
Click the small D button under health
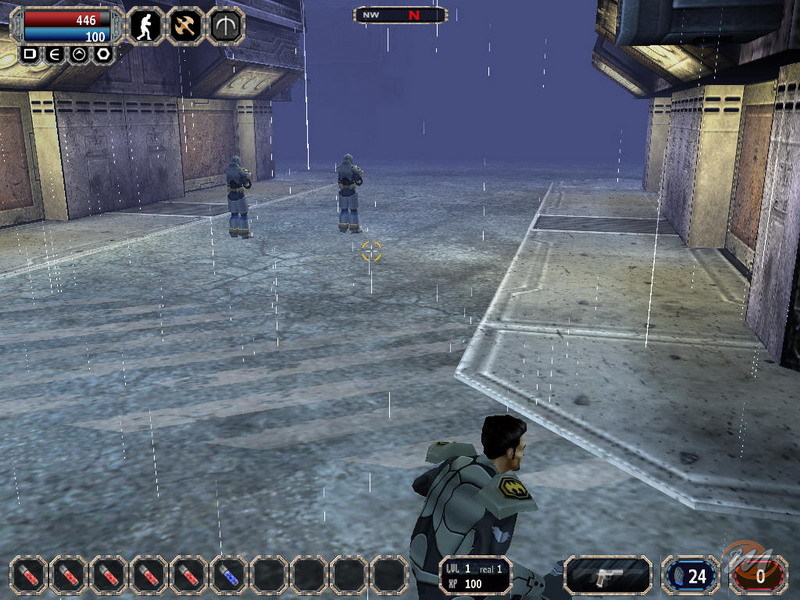pyautogui.click(x=29, y=53)
